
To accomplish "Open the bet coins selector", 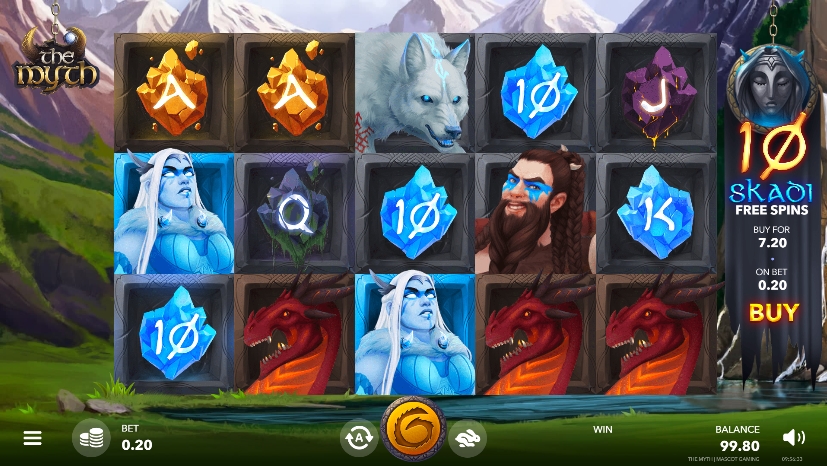I will pos(91,437).
